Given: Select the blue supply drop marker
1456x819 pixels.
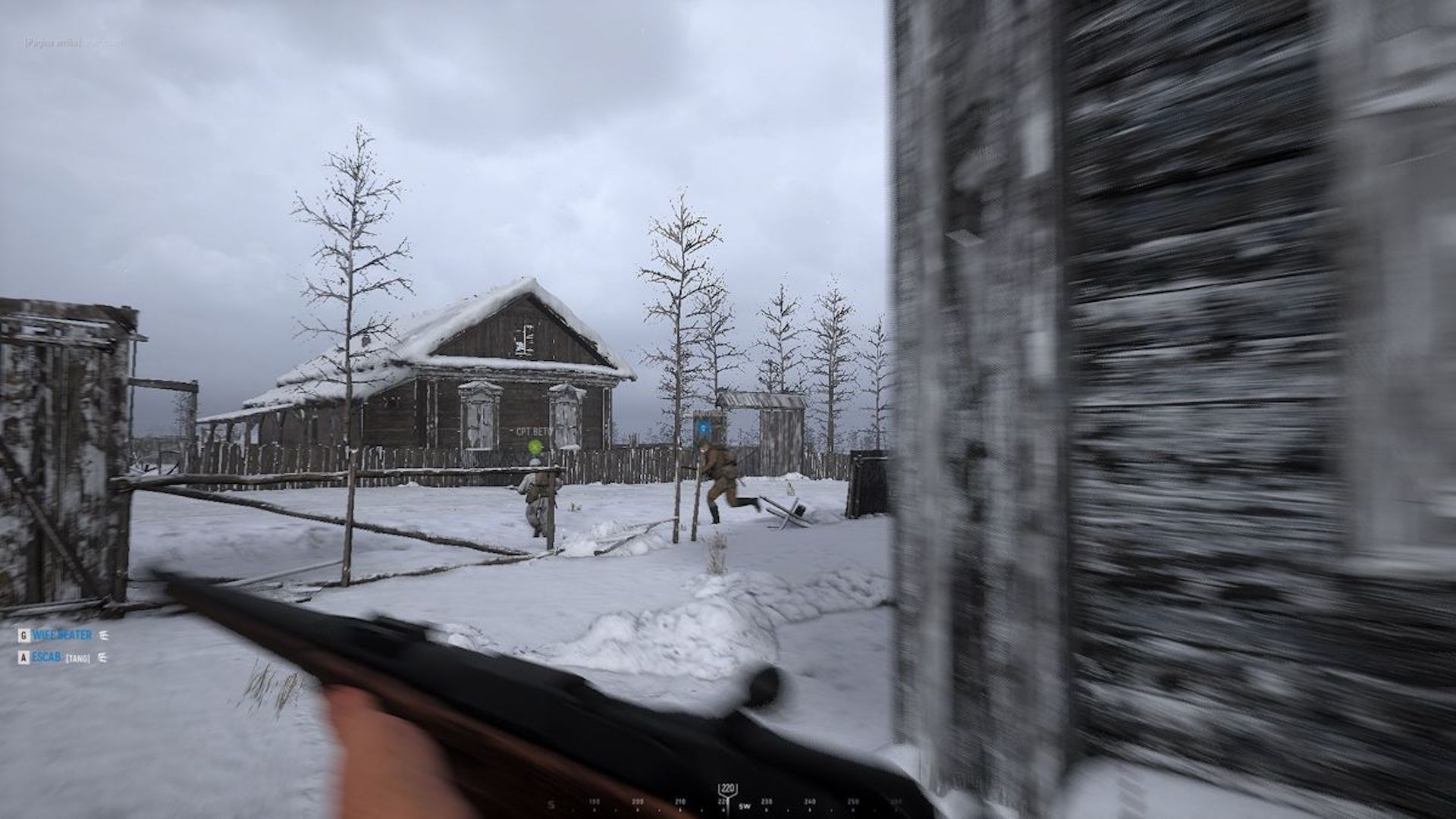Looking at the screenshot, I should tap(704, 426).
